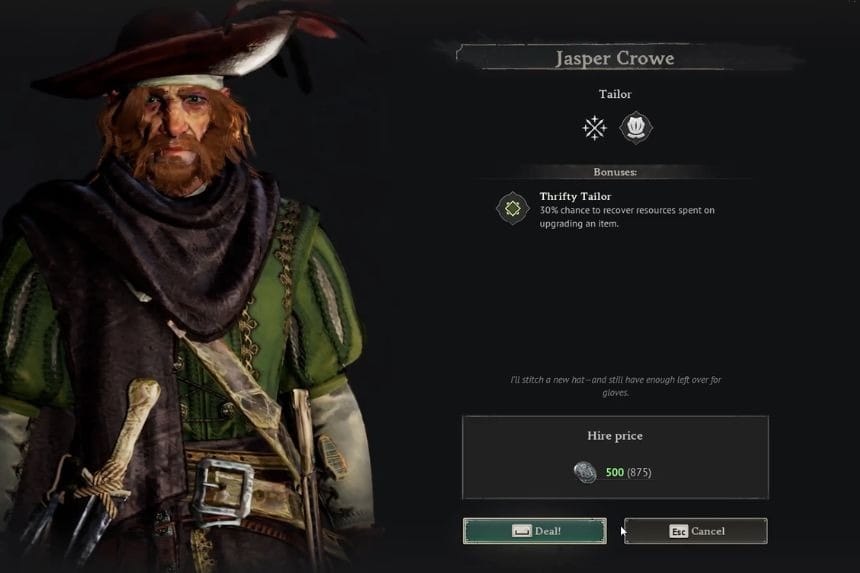Viewport: 860px width, 573px height.
Task: Click the crossed needles tailor icon
Action: pyautogui.click(x=595, y=128)
